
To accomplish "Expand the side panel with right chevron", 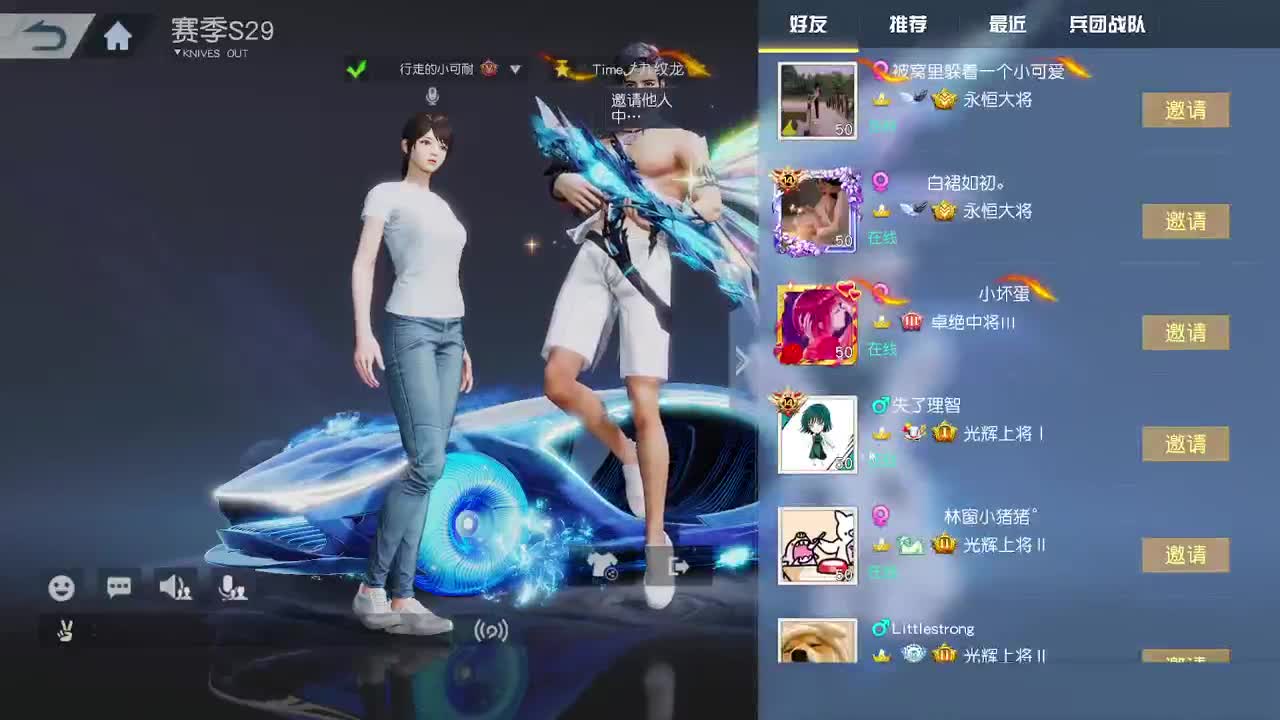I will tap(742, 362).
